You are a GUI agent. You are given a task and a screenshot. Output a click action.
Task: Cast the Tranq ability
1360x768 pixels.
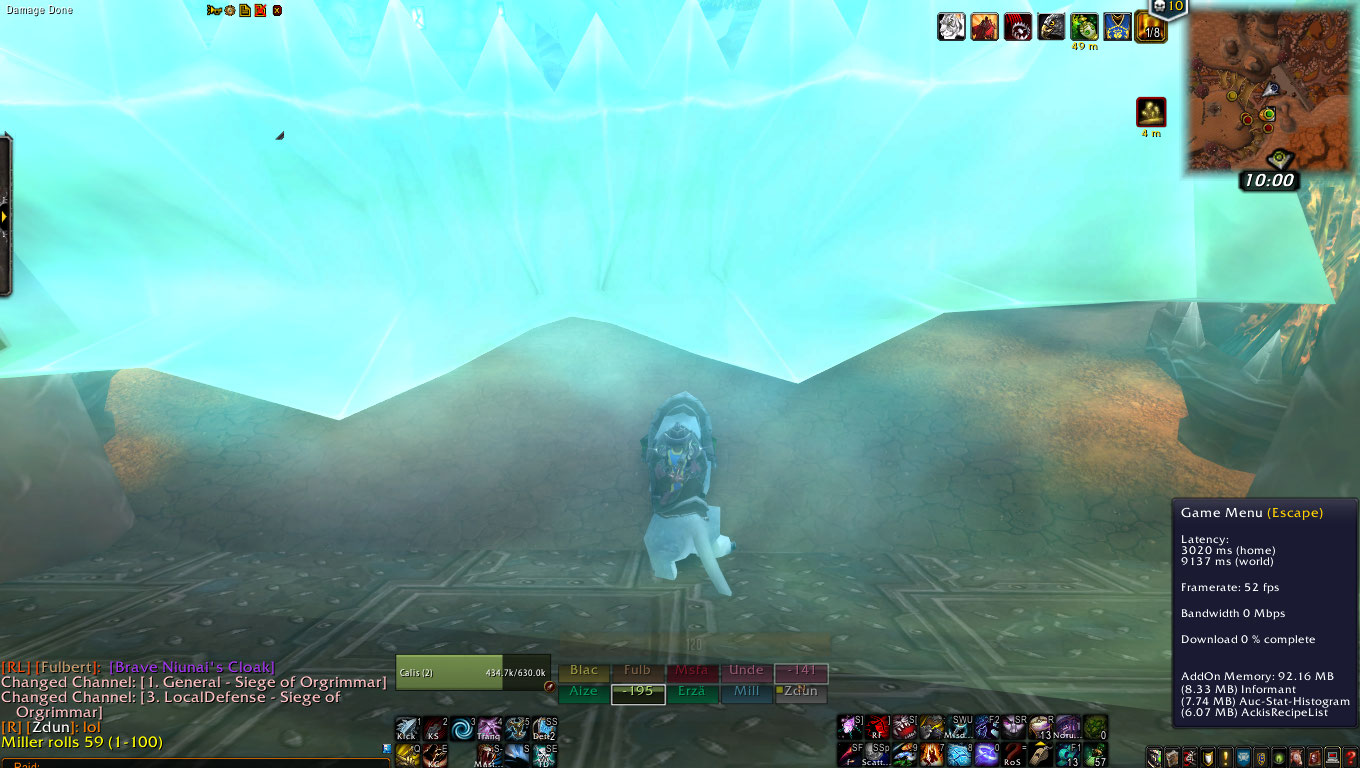489,729
